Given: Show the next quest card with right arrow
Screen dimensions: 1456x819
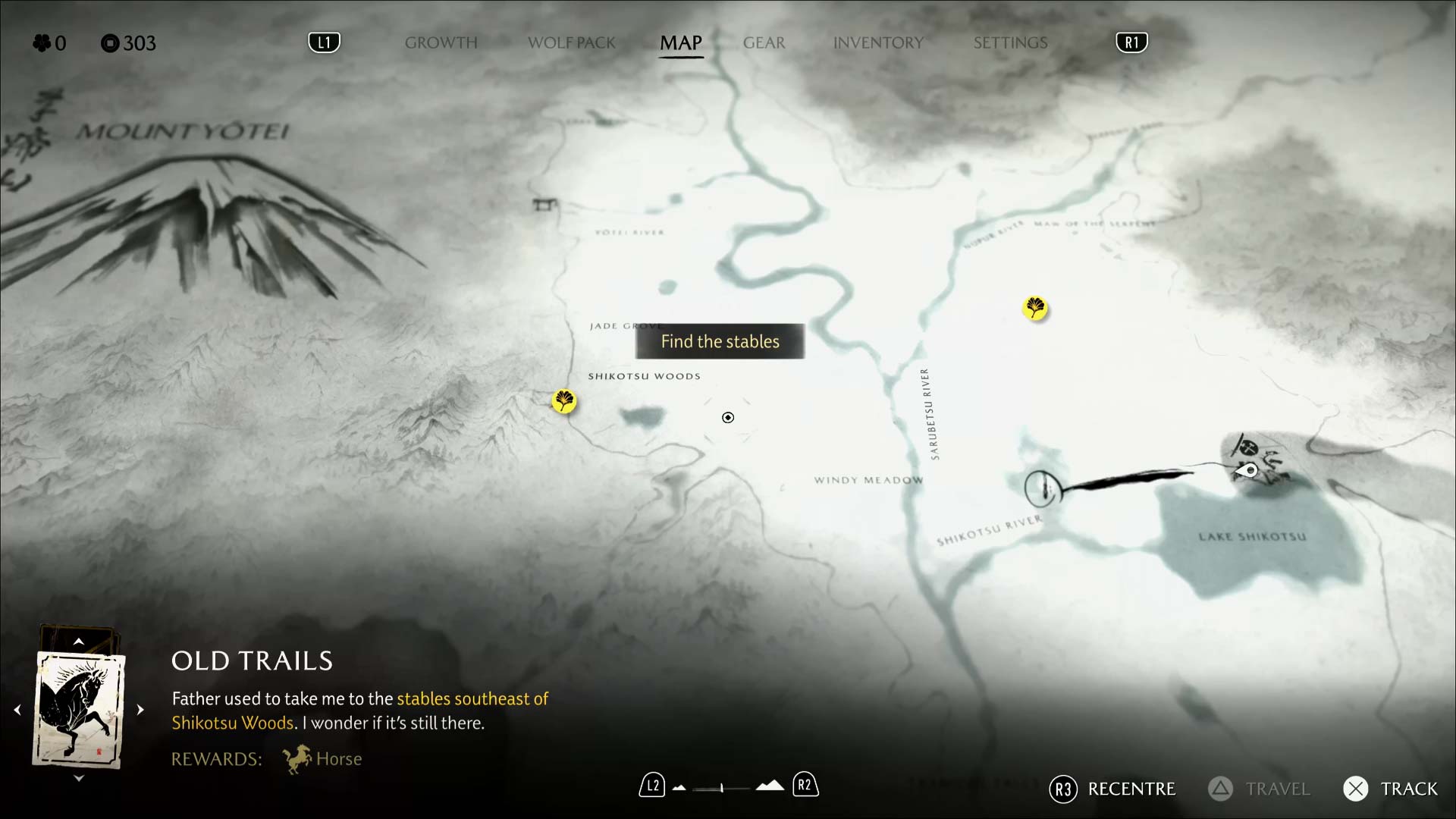Looking at the screenshot, I should coord(140,710).
